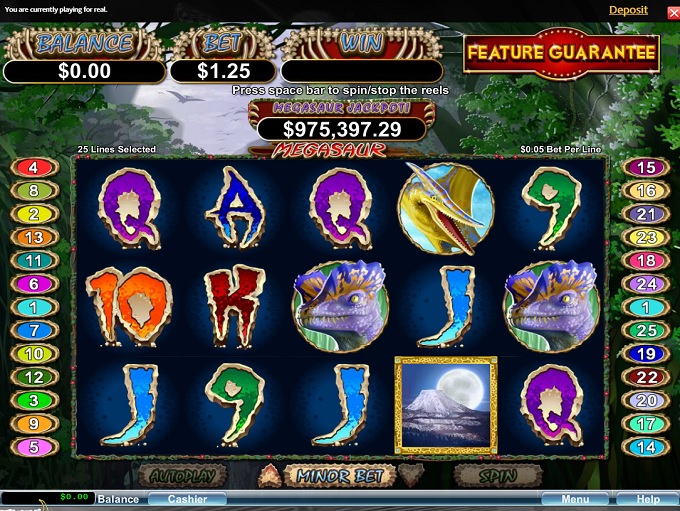The width and height of the screenshot is (680, 511).
Task: Open the Autoplay options
Action: 183,476
